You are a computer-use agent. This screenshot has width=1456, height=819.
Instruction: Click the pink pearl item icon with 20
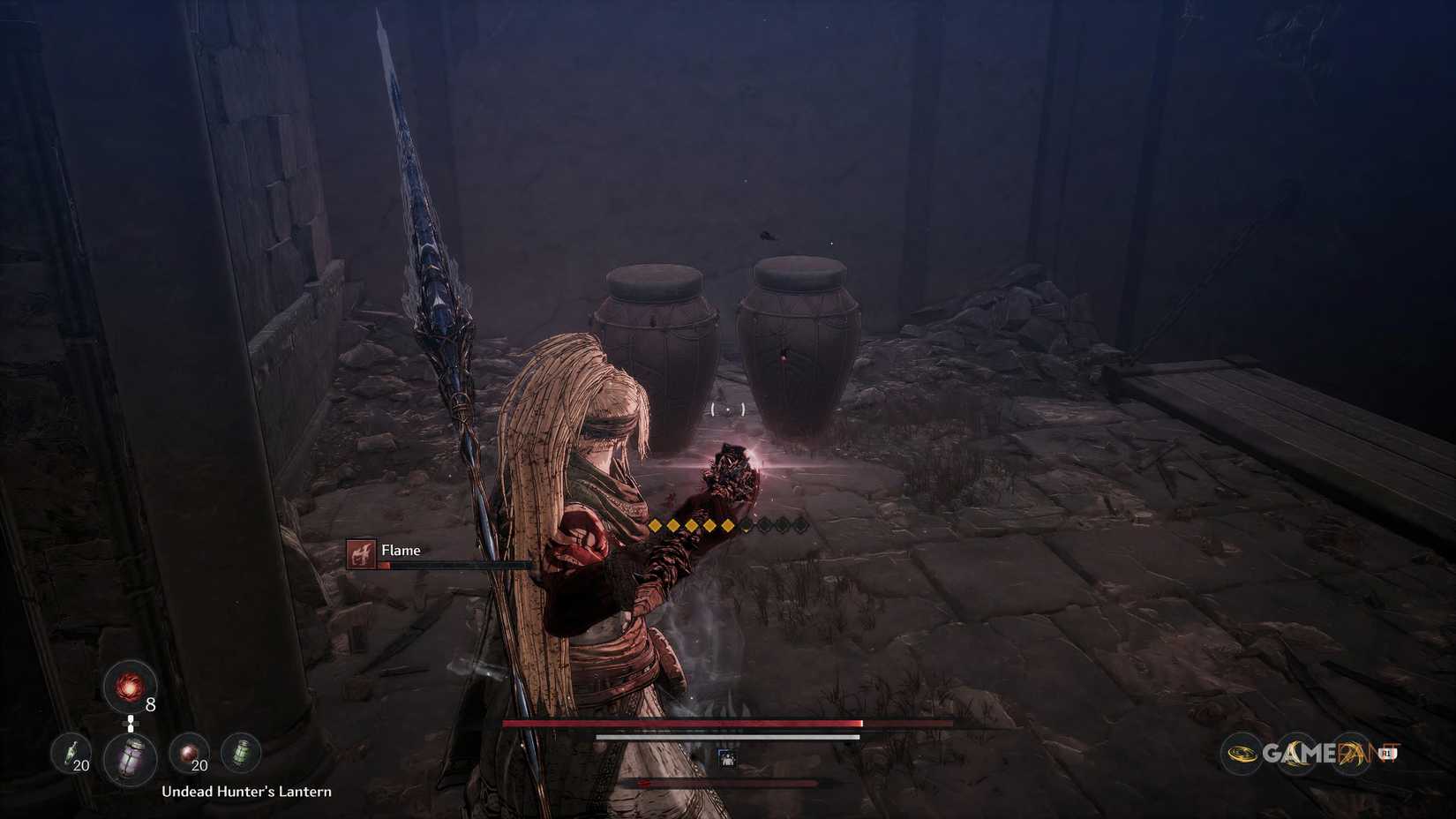pos(191,752)
